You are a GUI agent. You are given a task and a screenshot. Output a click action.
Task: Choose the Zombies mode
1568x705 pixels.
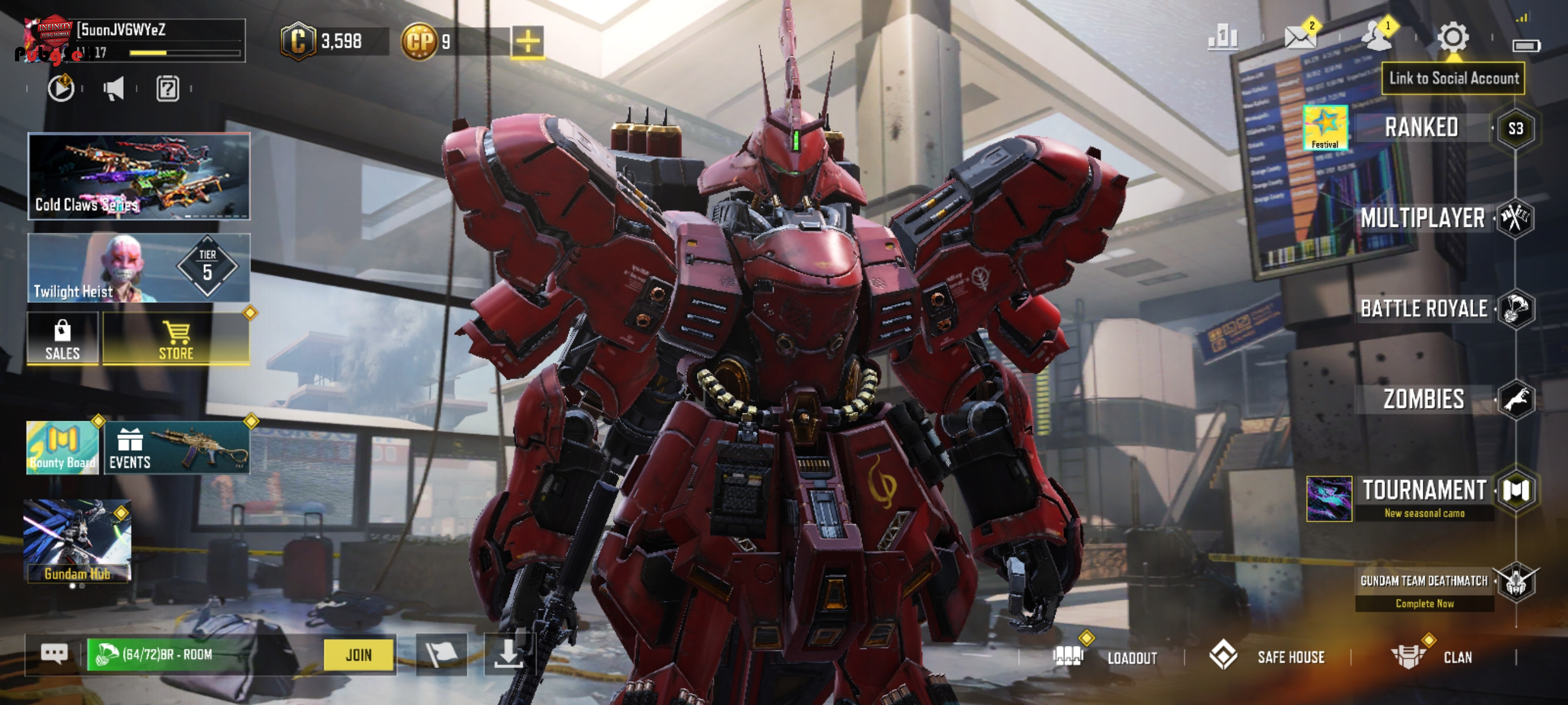[1423, 400]
